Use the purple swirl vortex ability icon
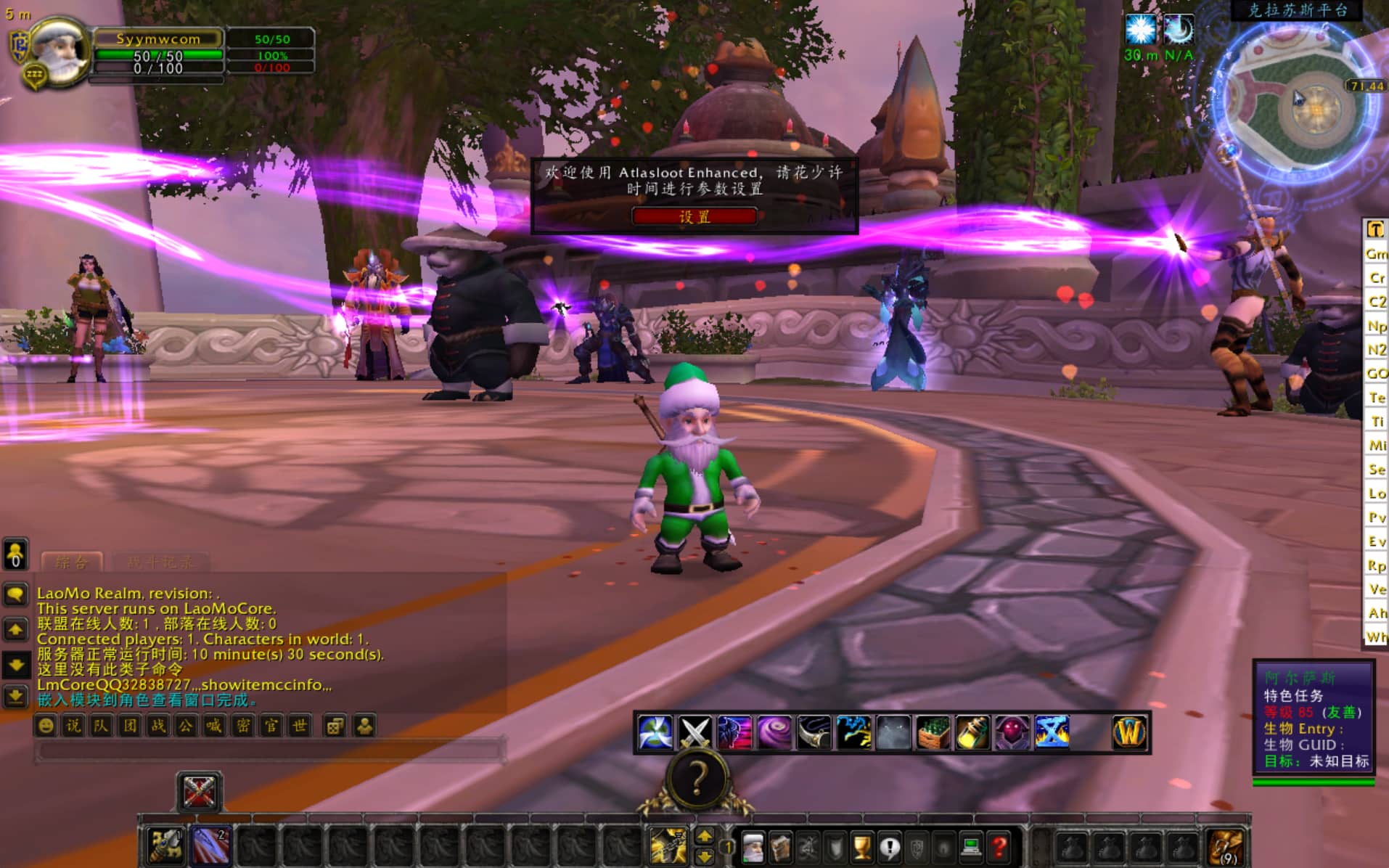 (774, 732)
